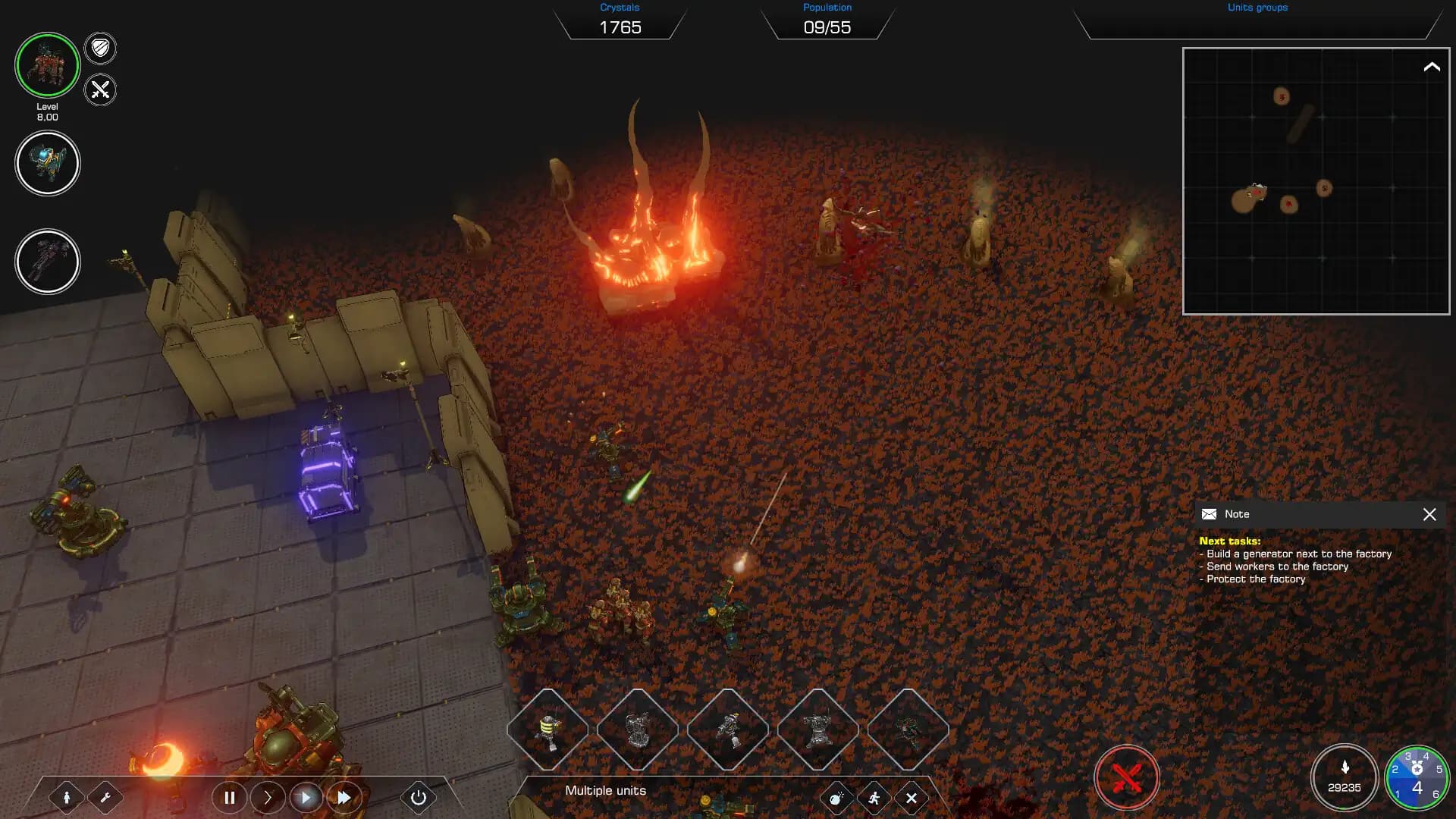Advance one step with the arrow control
The height and width of the screenshot is (819, 1456).
(268, 798)
